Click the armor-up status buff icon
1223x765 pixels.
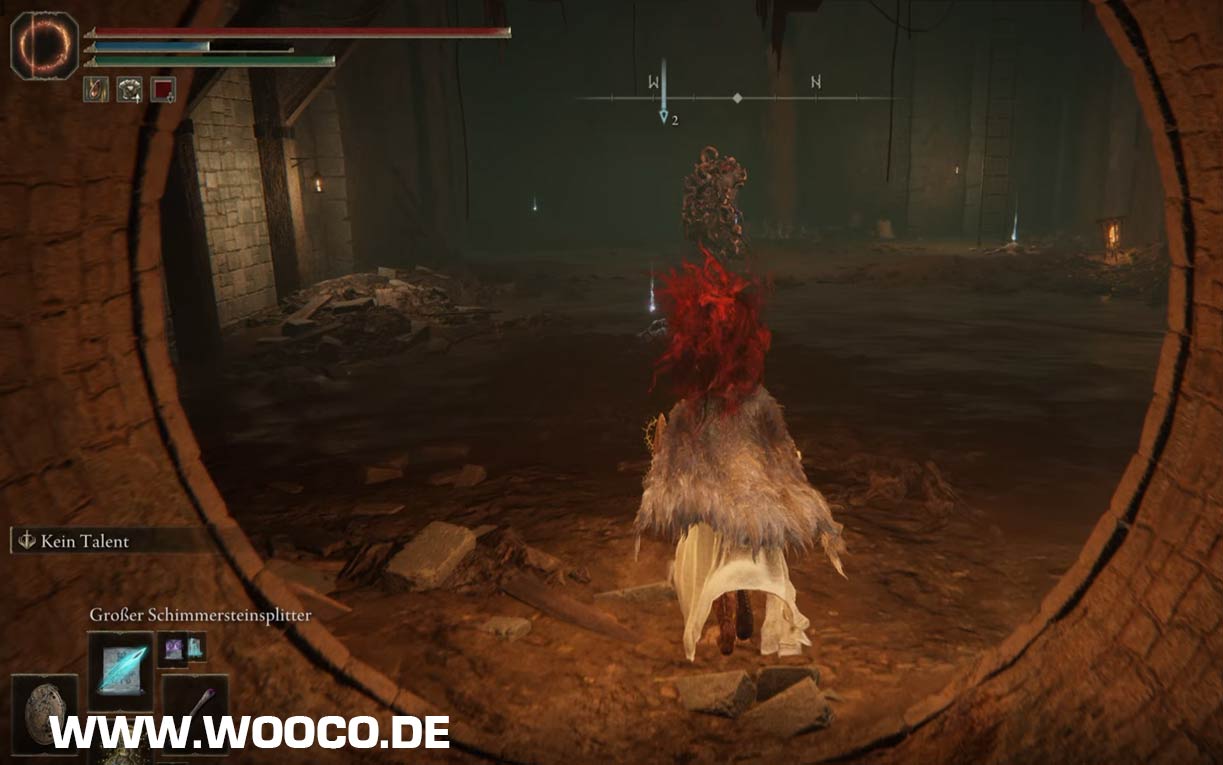pos(129,89)
